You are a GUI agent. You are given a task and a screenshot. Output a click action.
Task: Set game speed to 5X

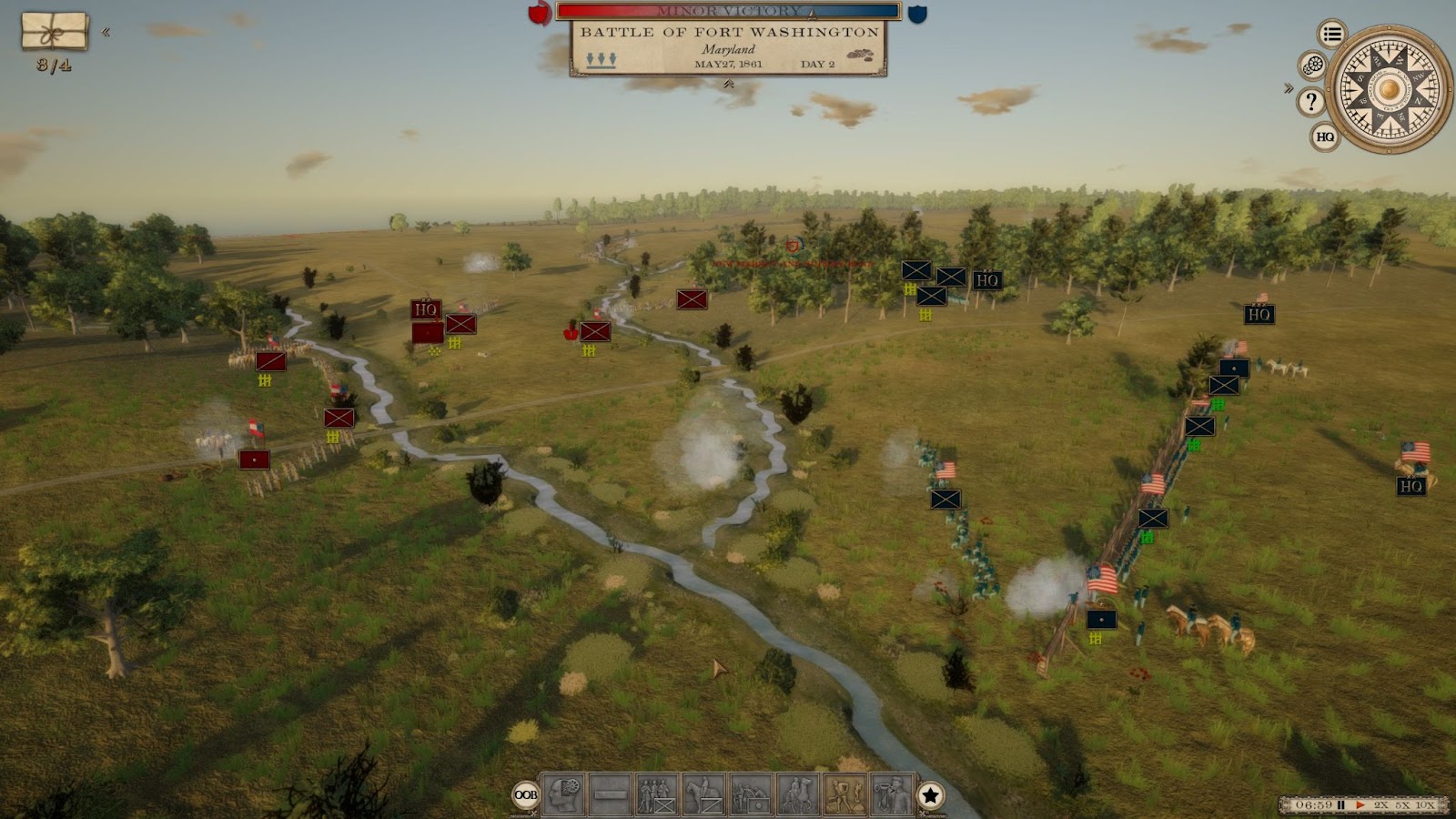(x=1402, y=804)
